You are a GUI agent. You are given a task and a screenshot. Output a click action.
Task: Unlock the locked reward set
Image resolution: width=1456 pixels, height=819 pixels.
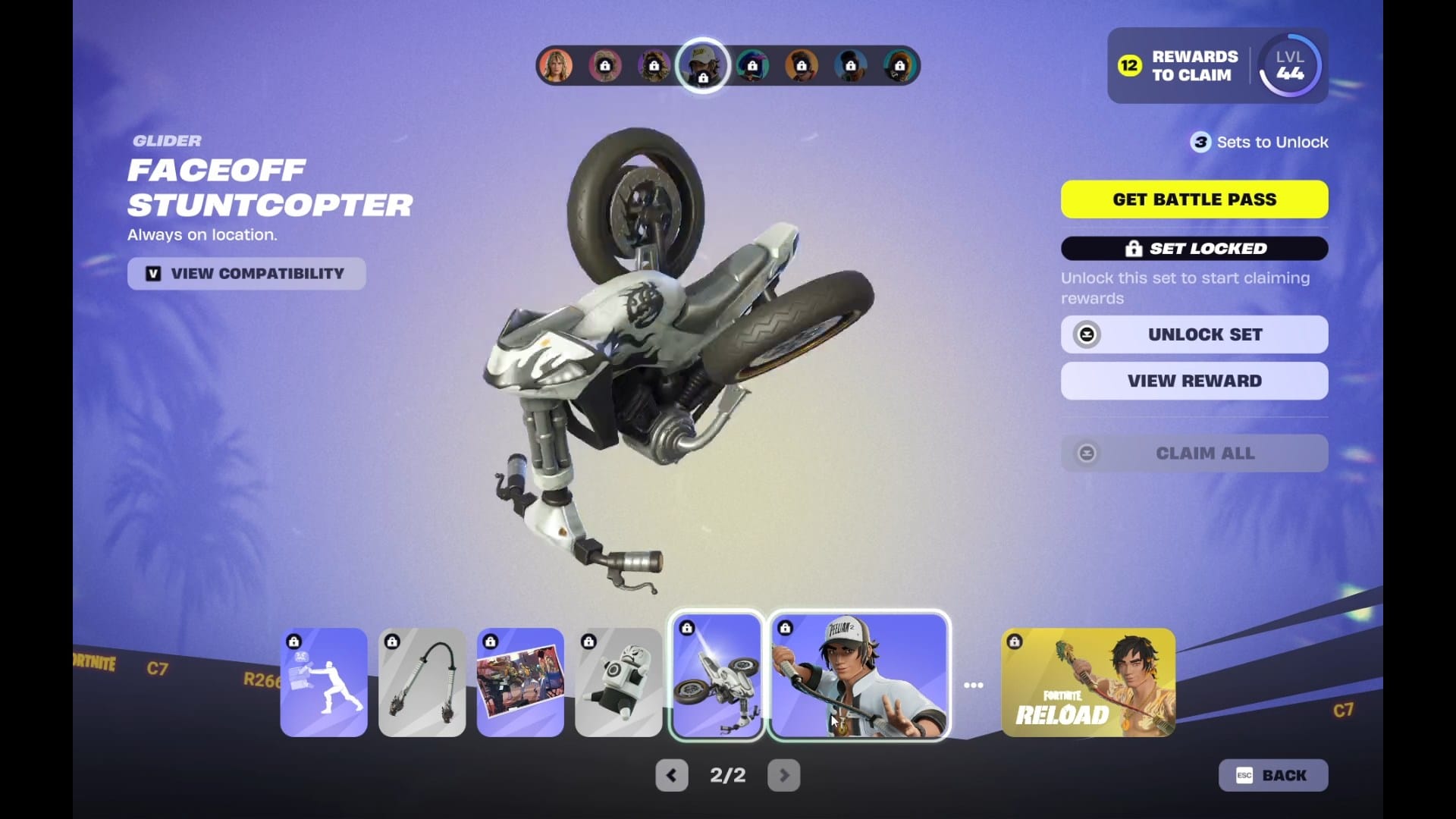click(1194, 334)
